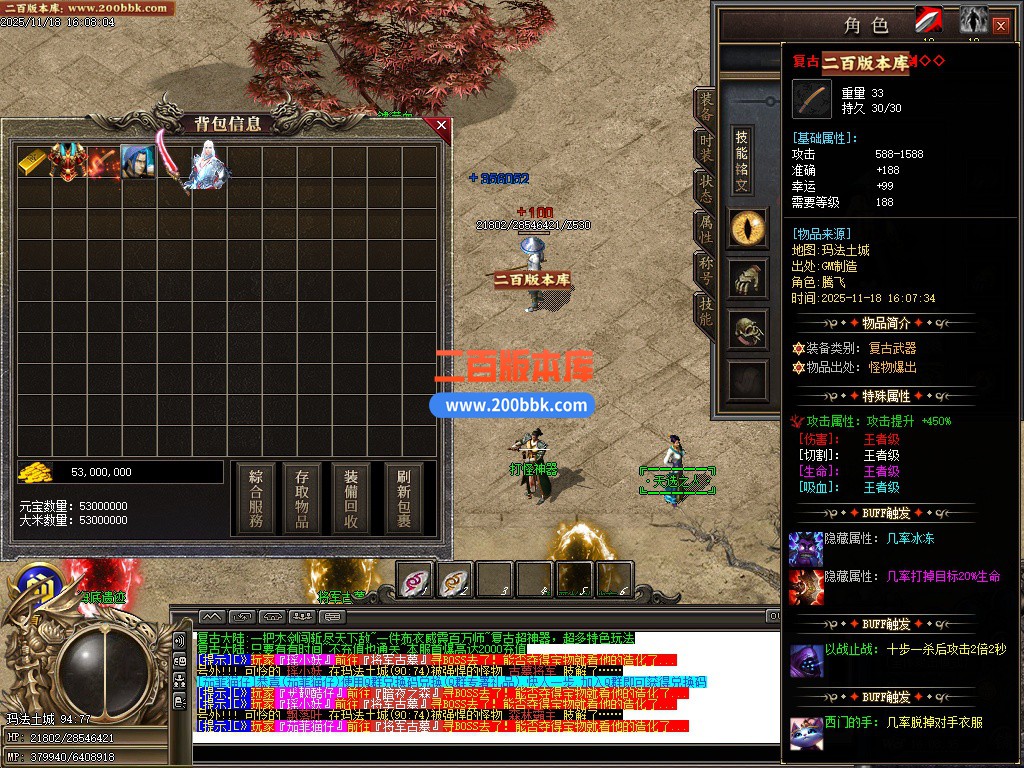Close the backpack info window
The width and height of the screenshot is (1024, 768).
[x=441, y=126]
